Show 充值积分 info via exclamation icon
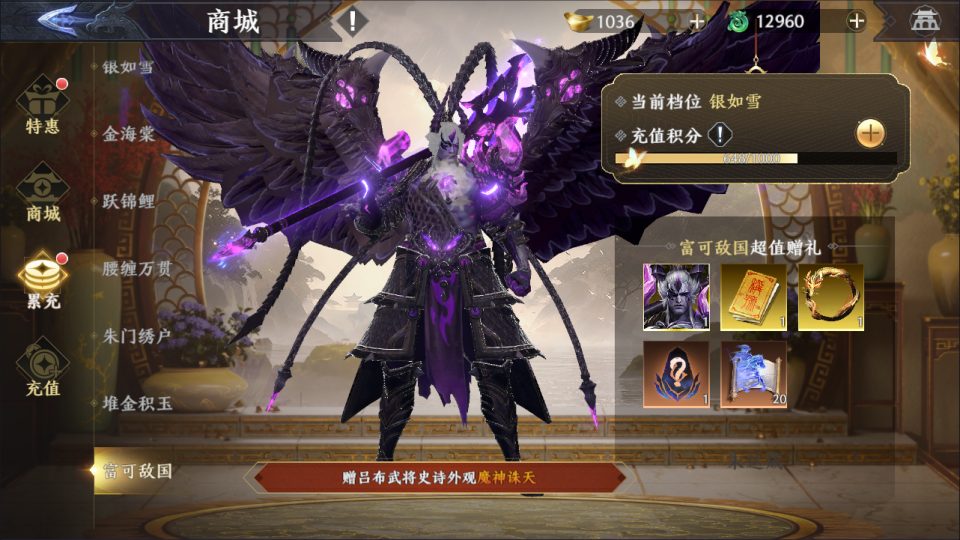The image size is (960, 540). click(x=720, y=135)
